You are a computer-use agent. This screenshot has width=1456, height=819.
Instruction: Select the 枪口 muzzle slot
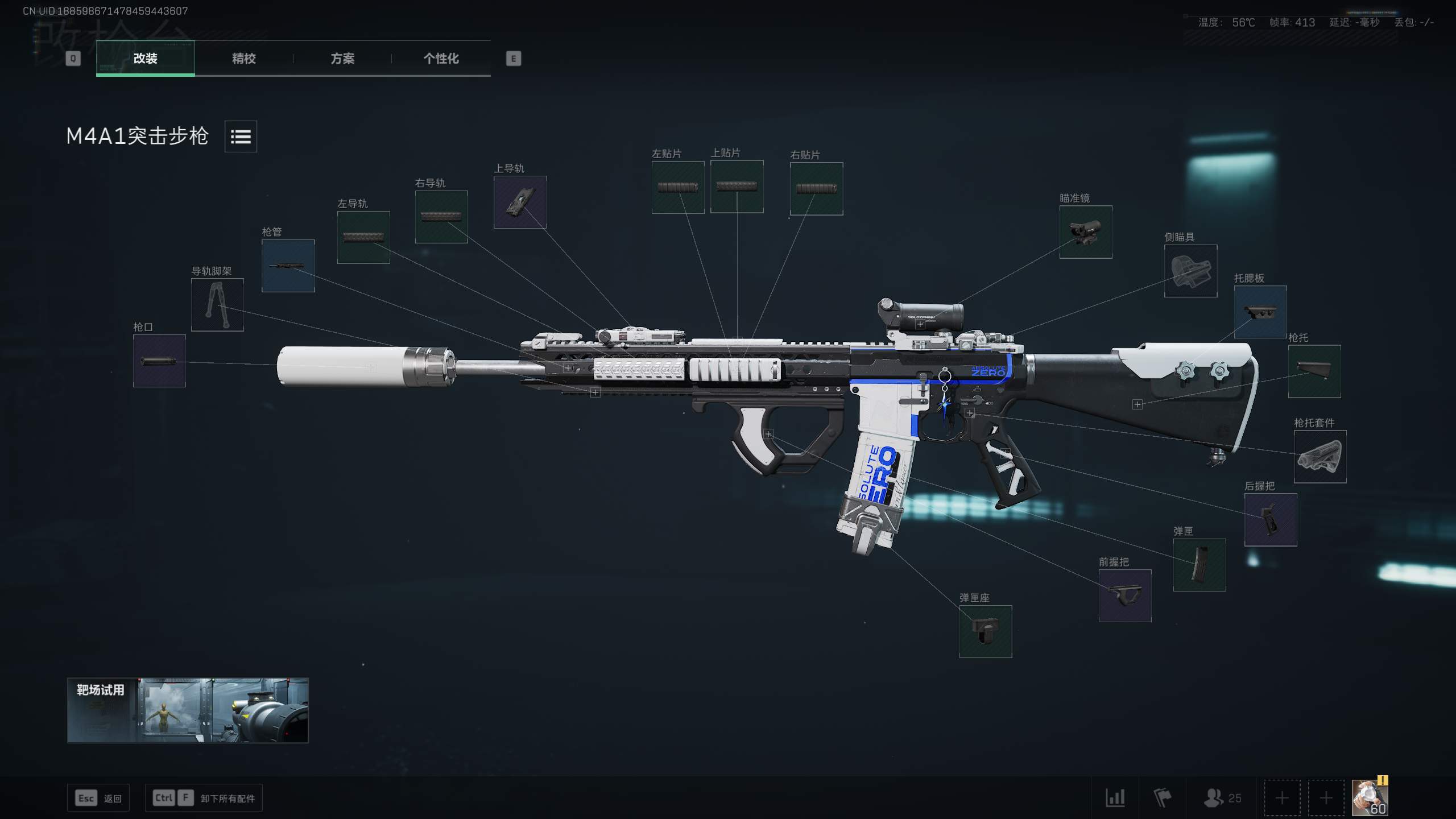[x=159, y=360]
